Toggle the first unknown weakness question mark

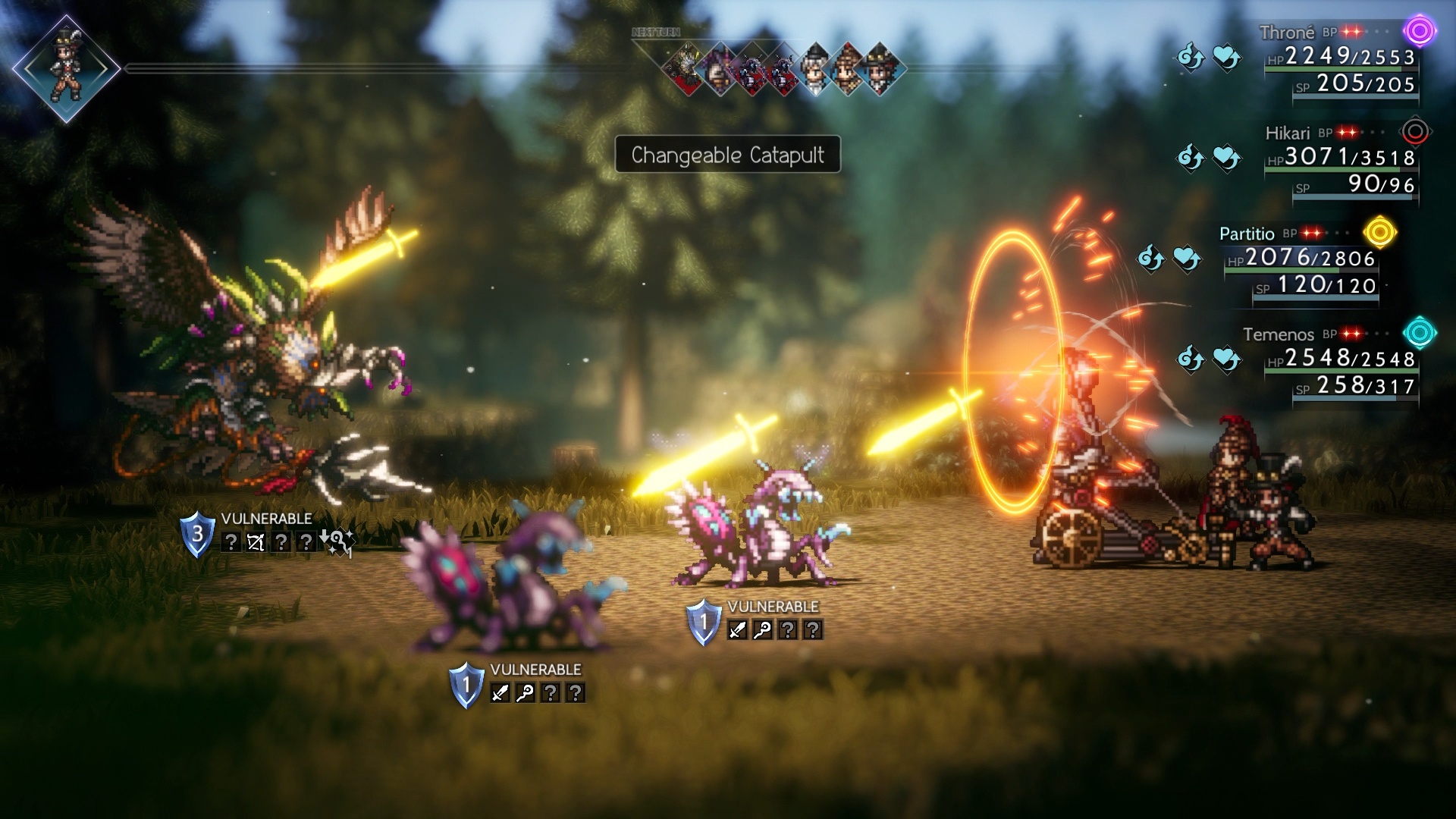coord(231,542)
